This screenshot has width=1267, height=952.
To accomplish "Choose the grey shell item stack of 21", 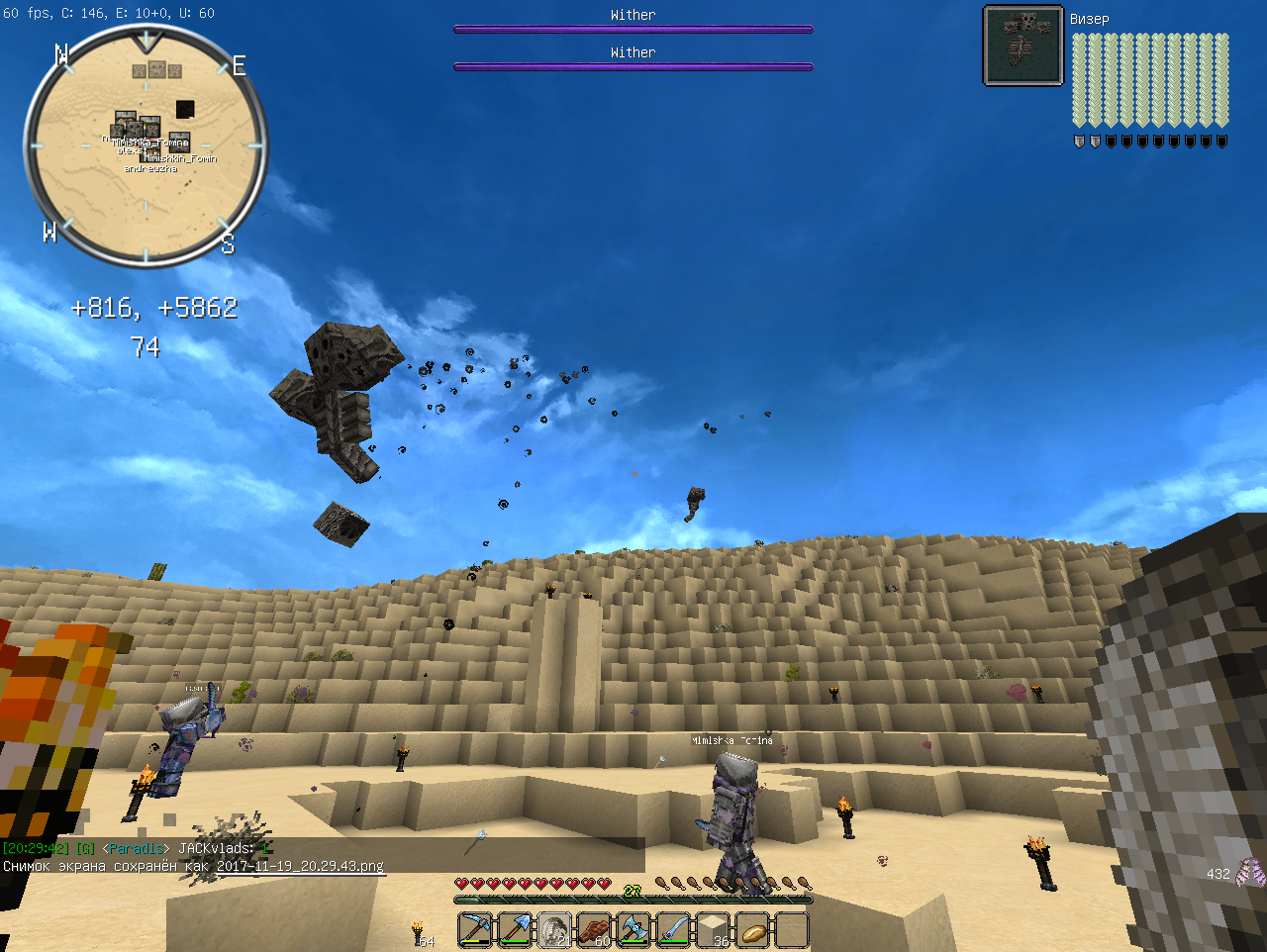I will pos(554,930).
